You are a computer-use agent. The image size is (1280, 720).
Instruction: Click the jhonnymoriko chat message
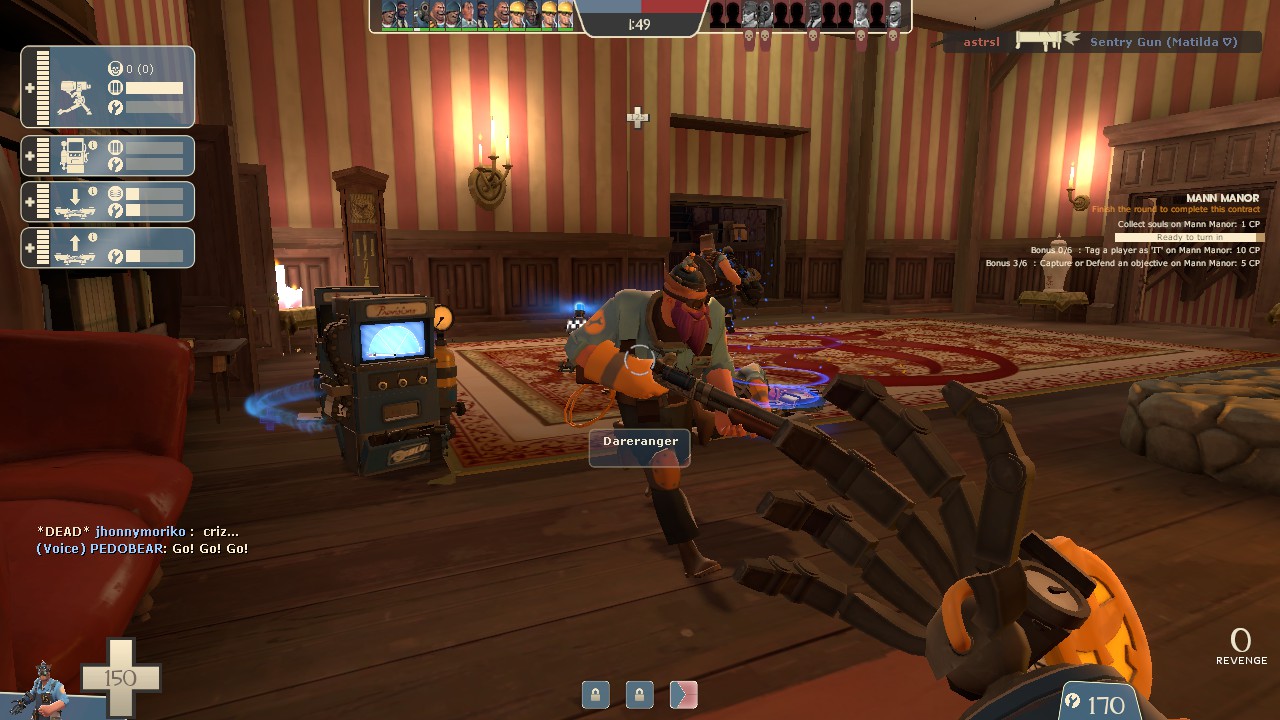138,532
